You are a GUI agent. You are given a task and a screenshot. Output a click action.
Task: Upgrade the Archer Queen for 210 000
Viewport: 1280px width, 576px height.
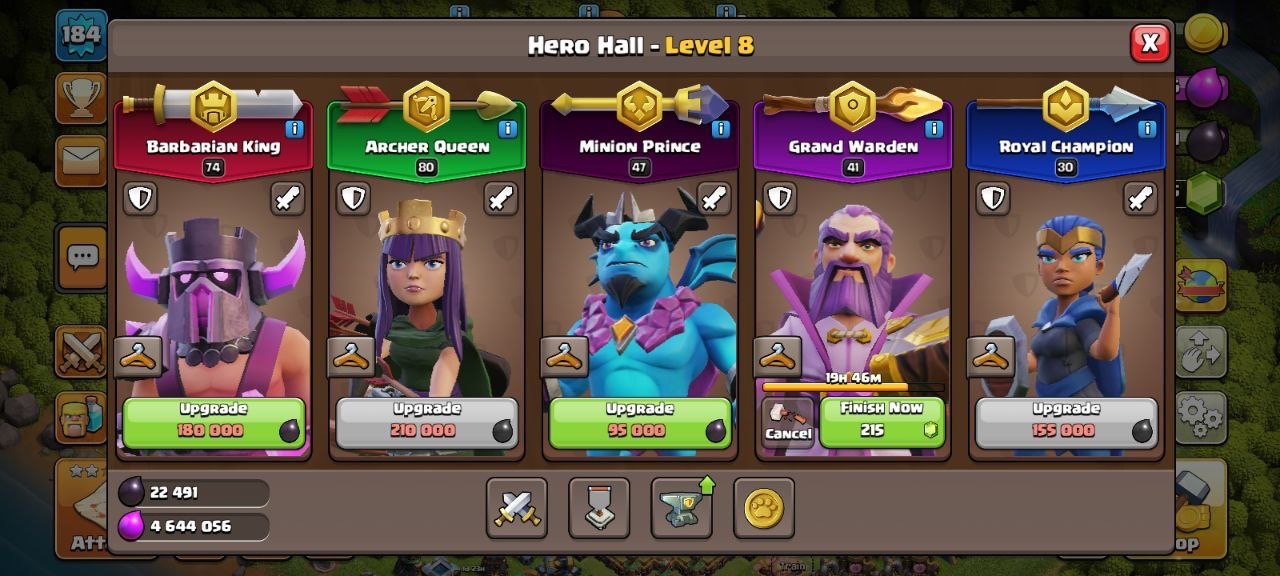[427, 422]
